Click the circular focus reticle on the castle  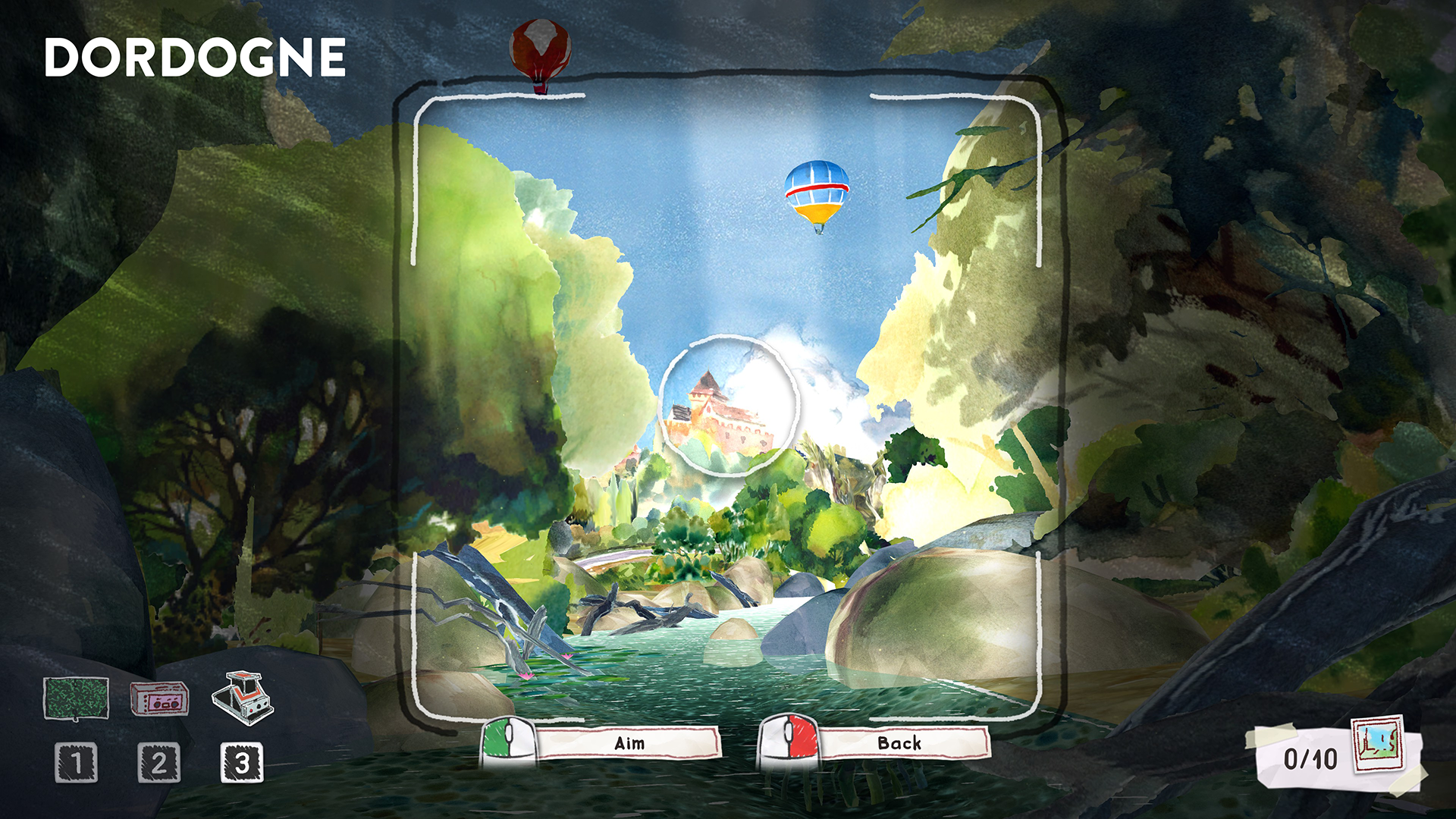[728, 404]
